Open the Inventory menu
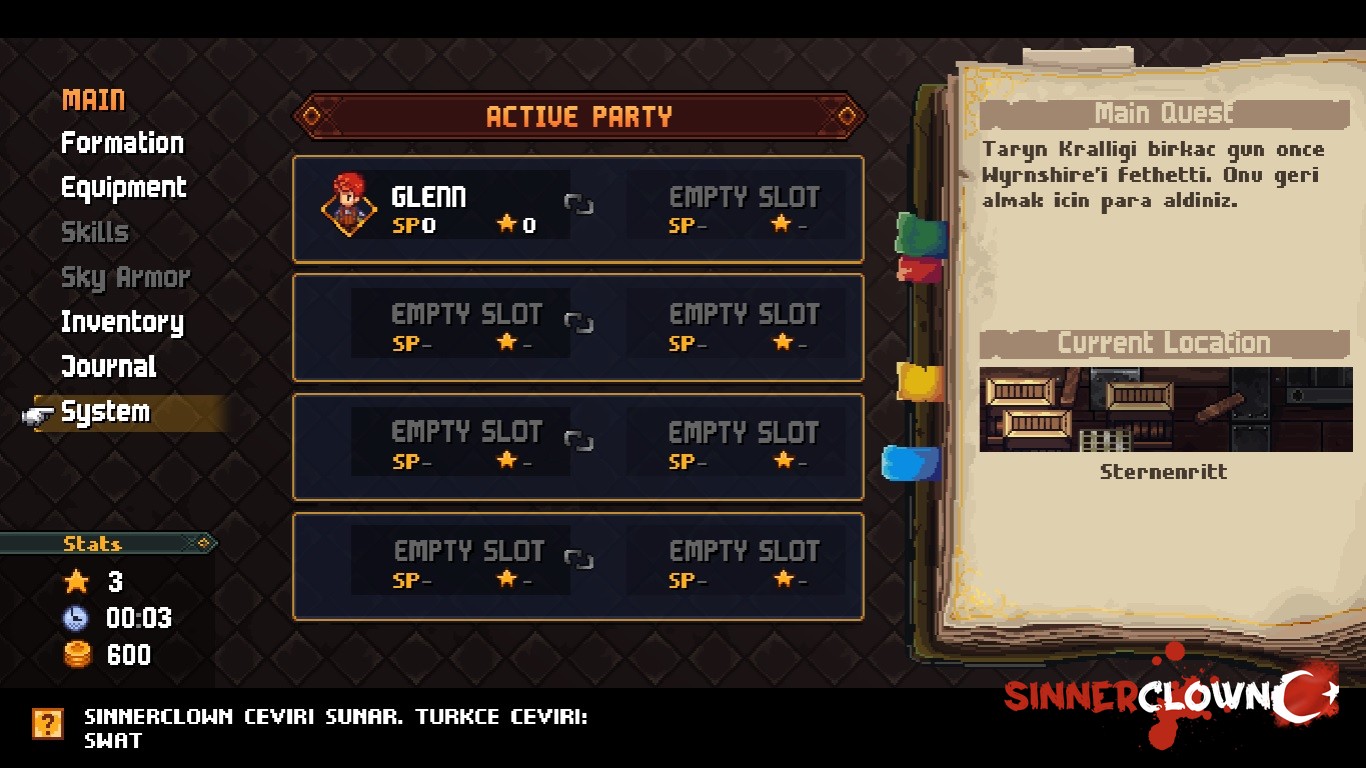The image size is (1366, 768). [122, 322]
